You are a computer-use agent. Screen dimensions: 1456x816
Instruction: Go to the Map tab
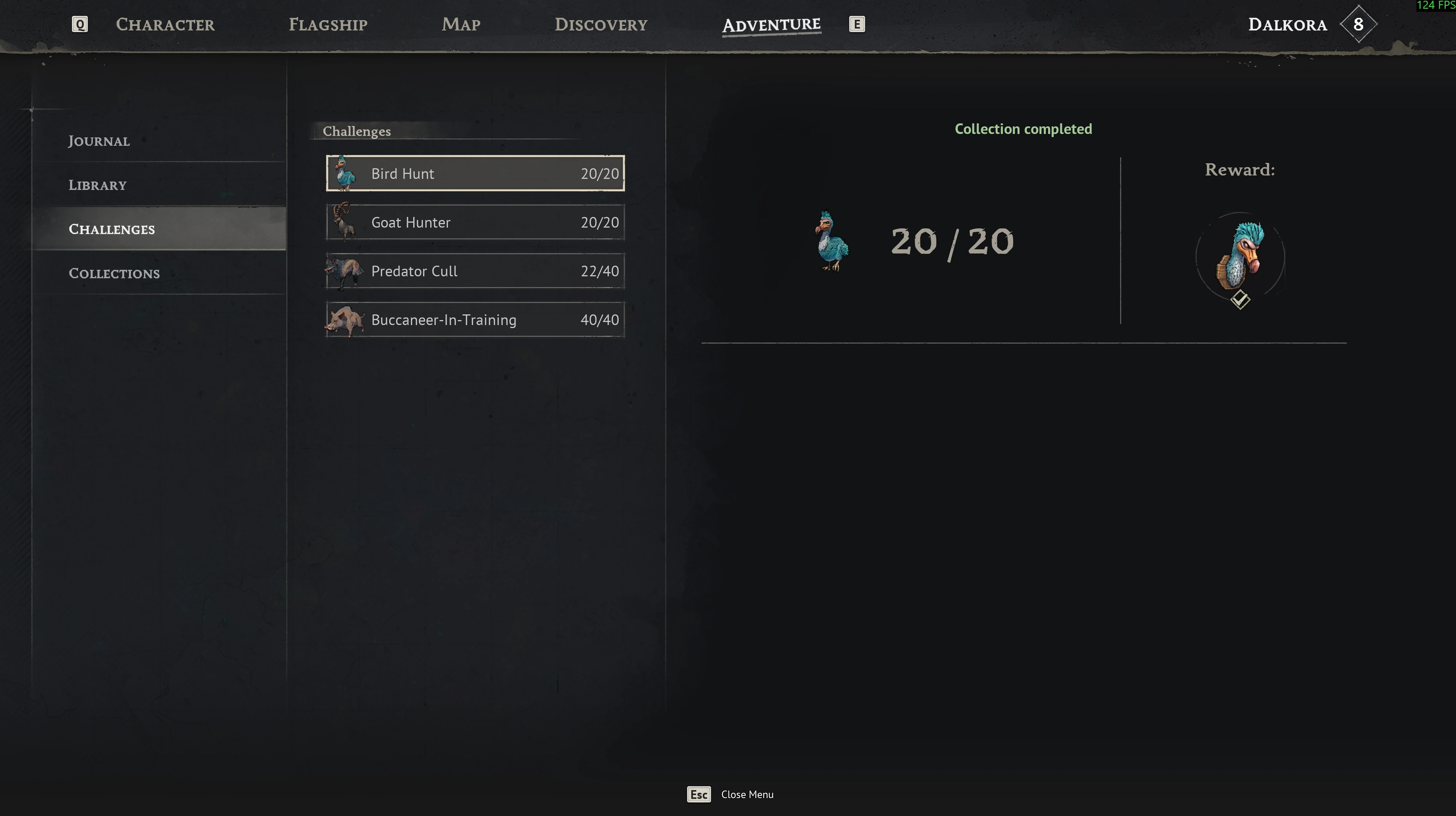click(x=461, y=24)
